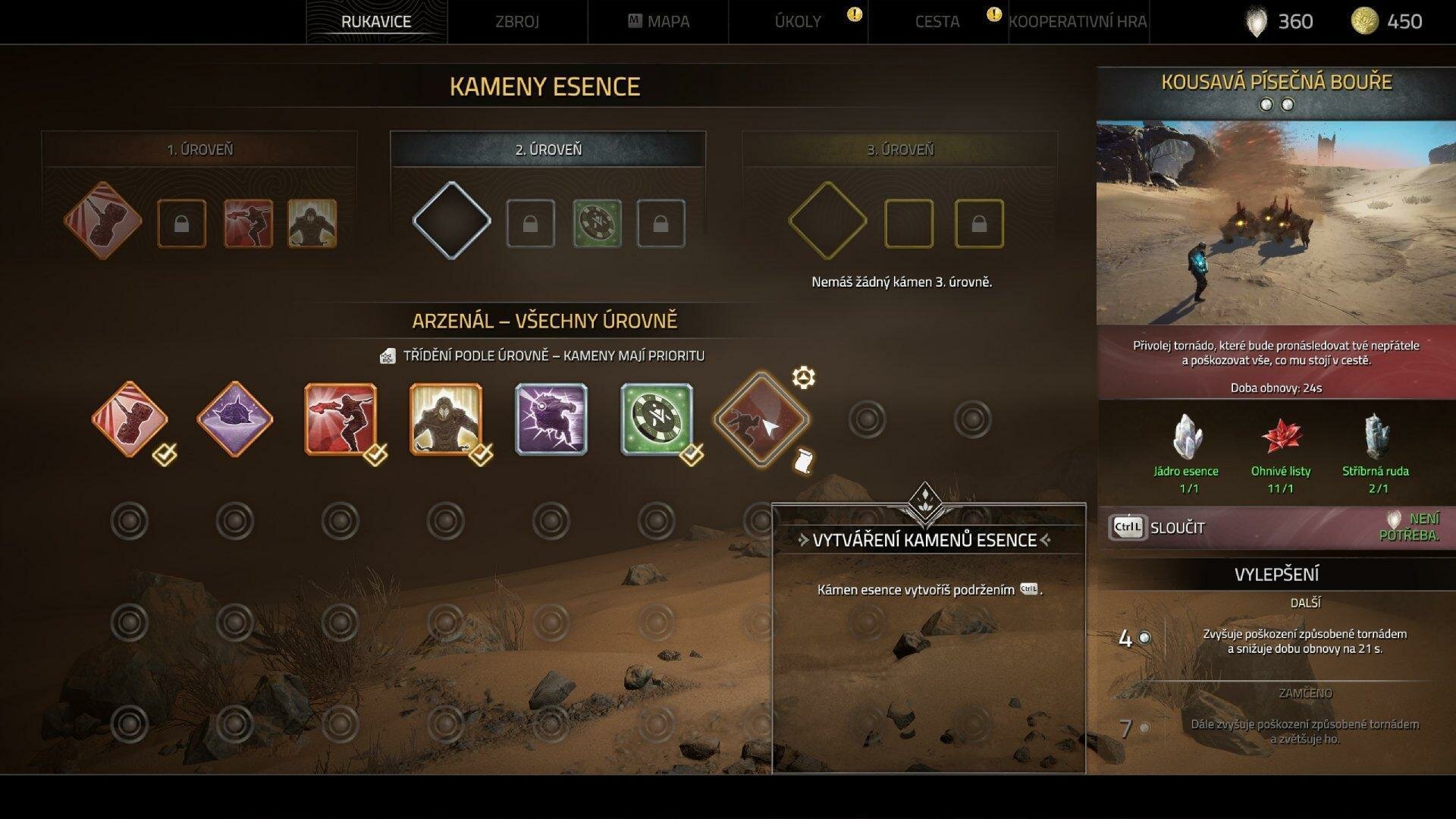
Task: Pick the purple diamond stone in the arsenal
Action: 234,419
